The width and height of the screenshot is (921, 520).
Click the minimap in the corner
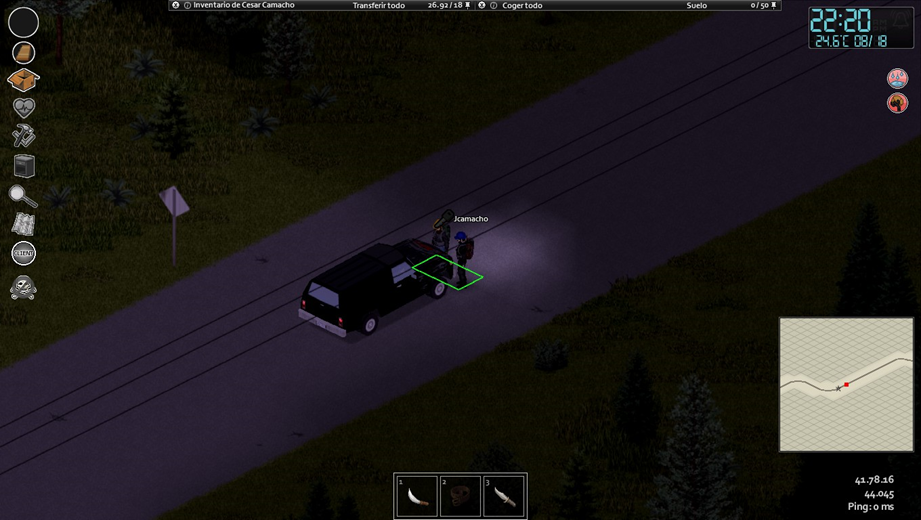(x=846, y=384)
